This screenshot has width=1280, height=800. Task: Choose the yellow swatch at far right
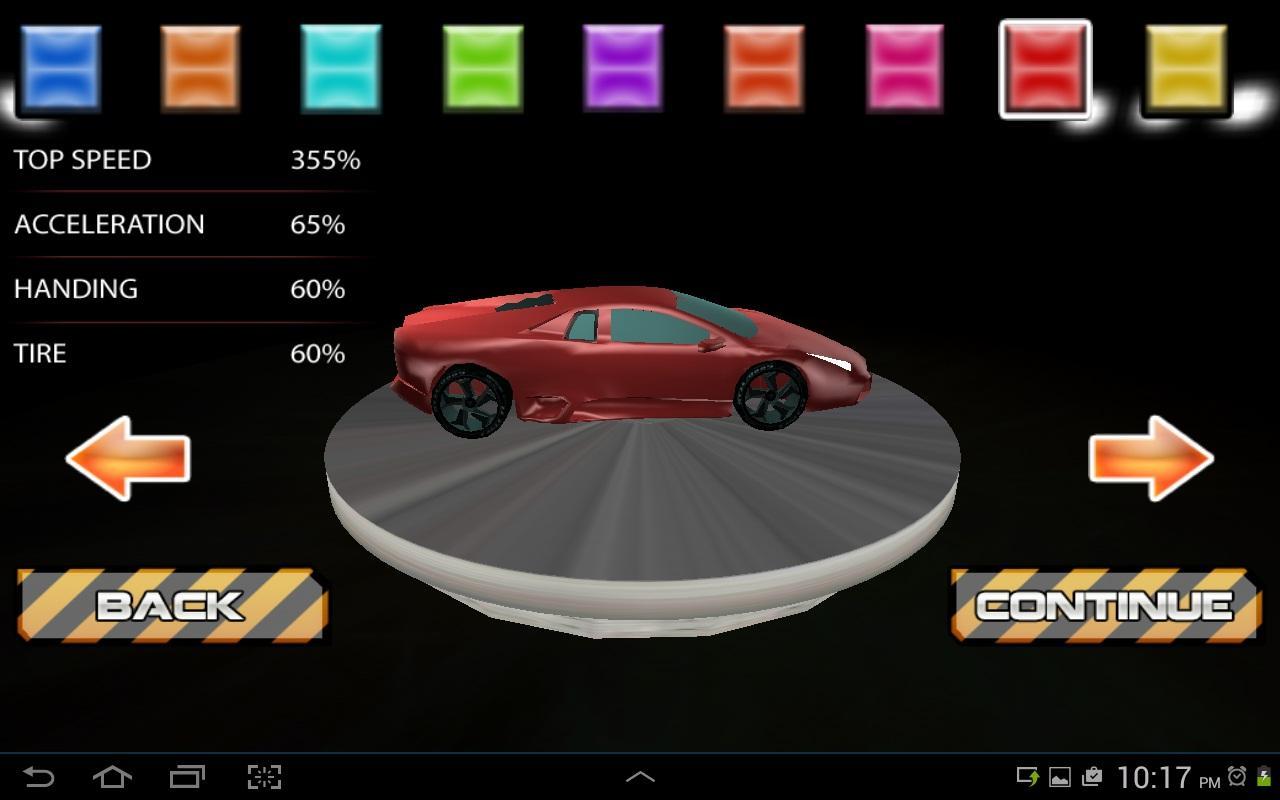1186,65
